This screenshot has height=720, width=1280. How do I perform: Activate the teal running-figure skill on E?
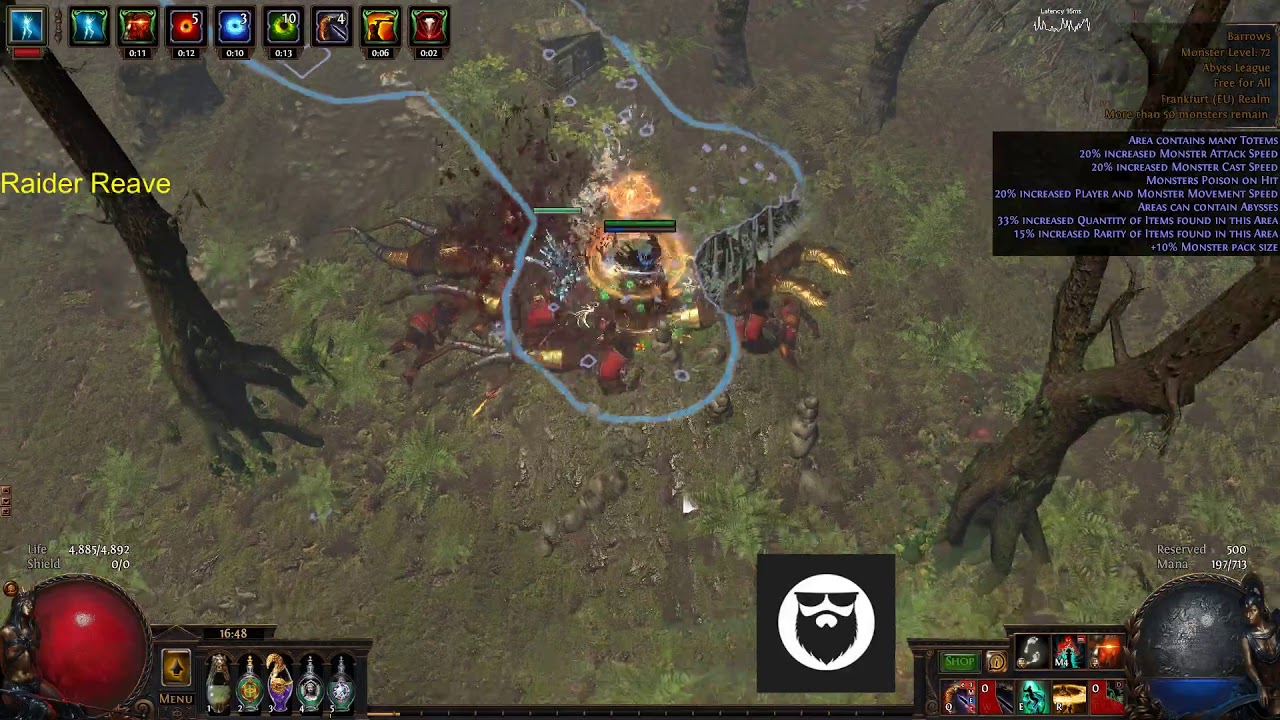[x=1033, y=696]
